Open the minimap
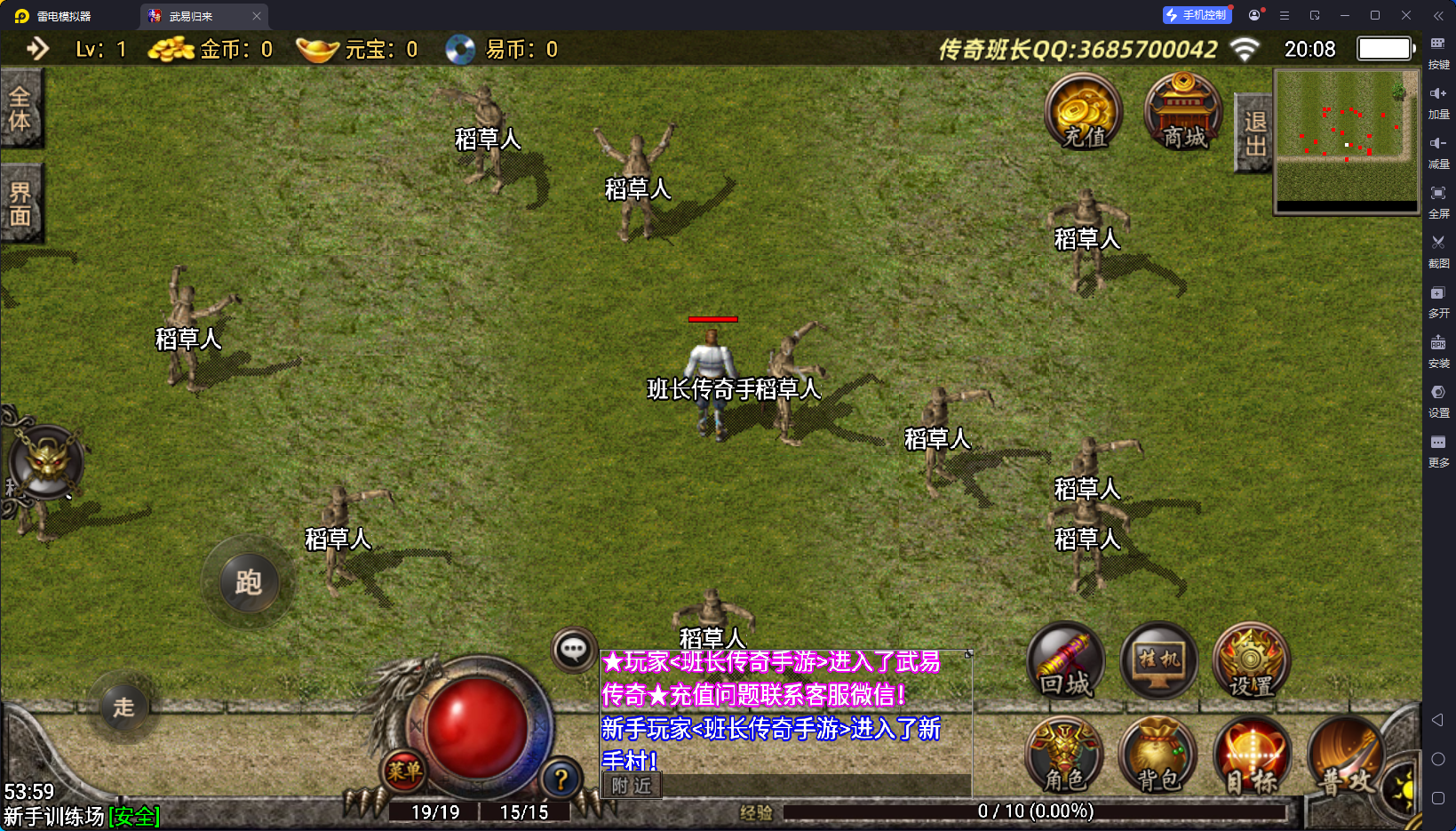1456x831 pixels. pos(1347,140)
